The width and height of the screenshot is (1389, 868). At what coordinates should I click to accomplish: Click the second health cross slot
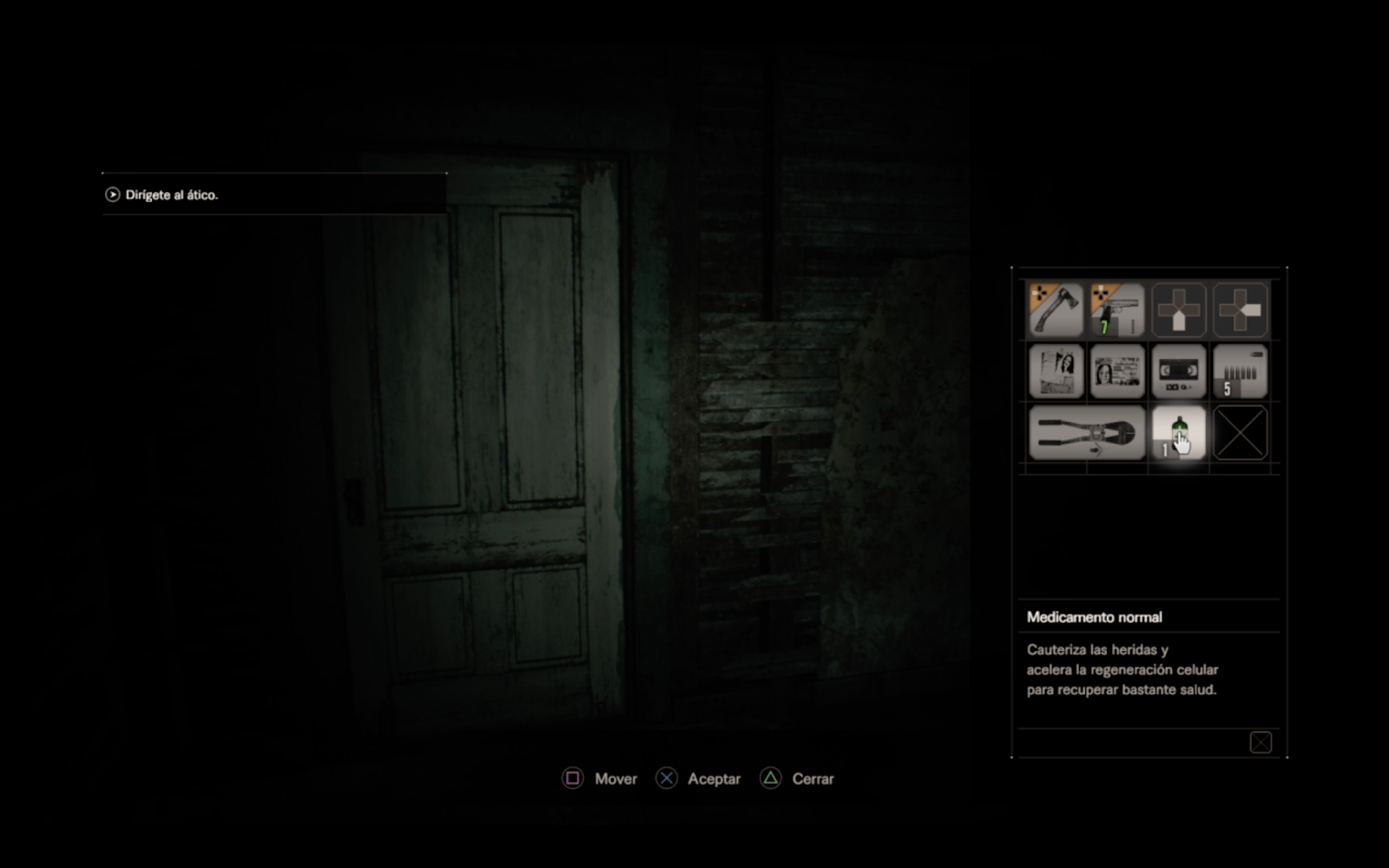1239,310
